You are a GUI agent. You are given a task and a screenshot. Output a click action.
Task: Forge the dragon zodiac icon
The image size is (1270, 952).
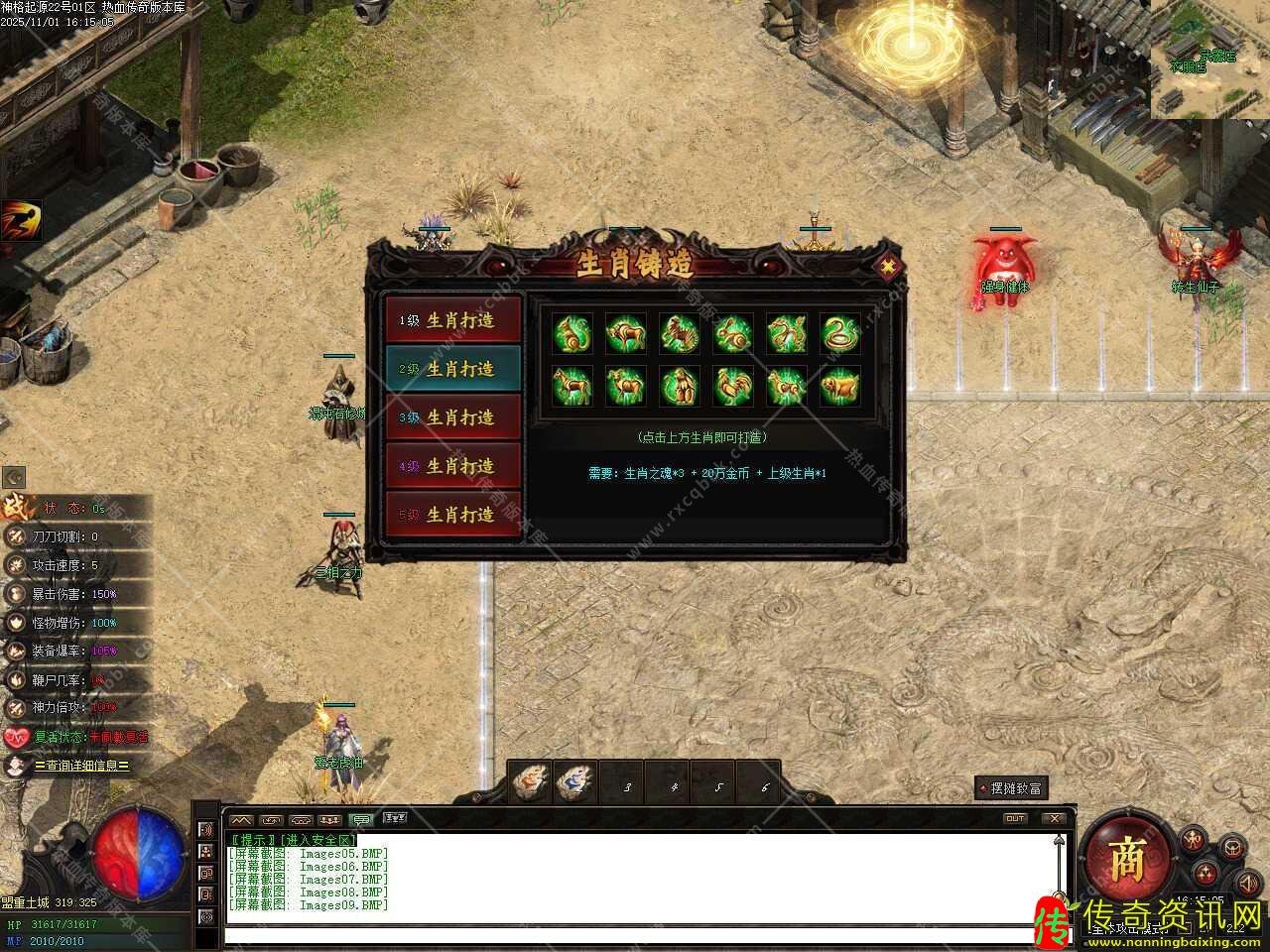tap(787, 333)
